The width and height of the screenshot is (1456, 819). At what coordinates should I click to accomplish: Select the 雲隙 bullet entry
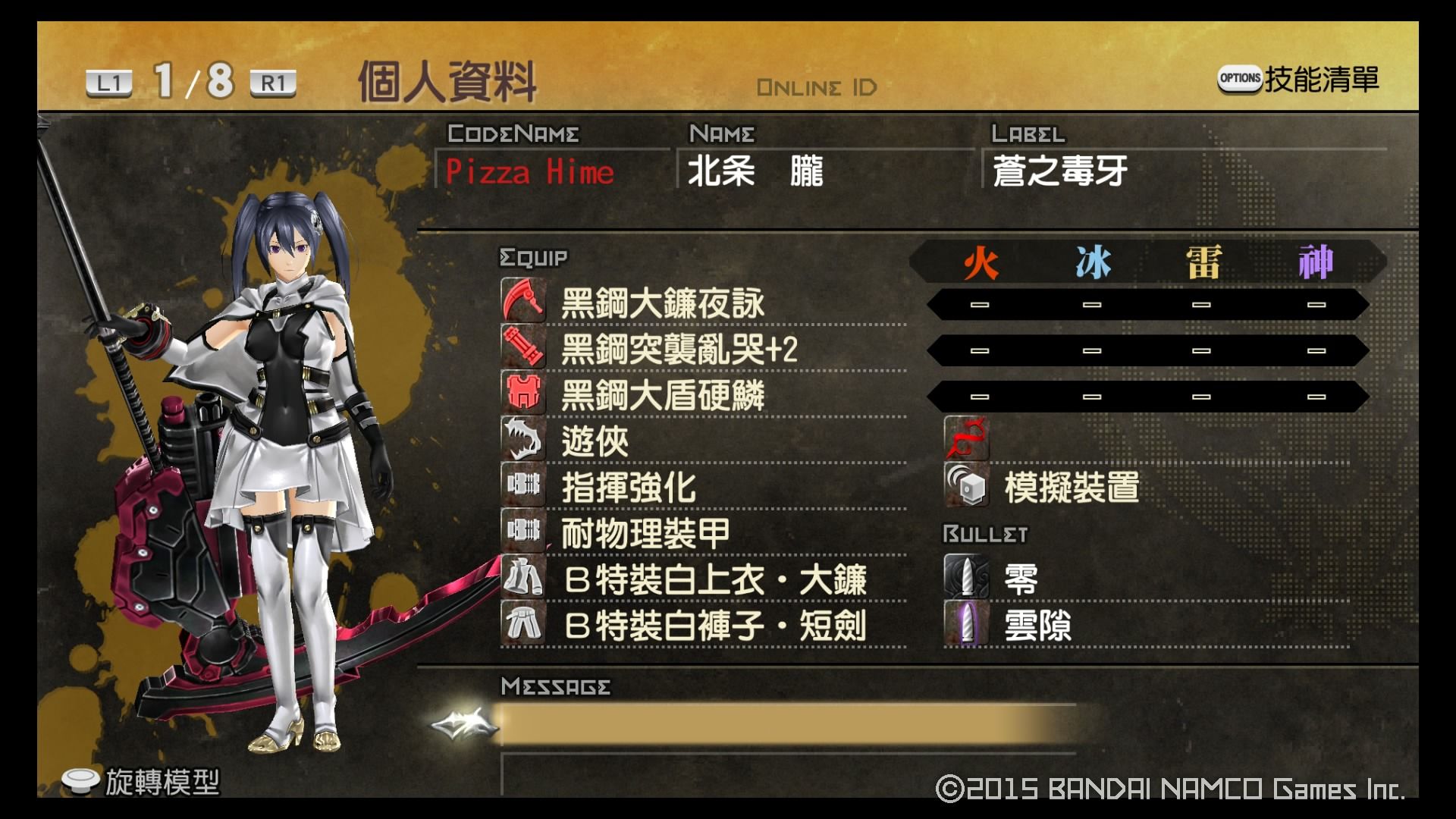tap(1037, 626)
